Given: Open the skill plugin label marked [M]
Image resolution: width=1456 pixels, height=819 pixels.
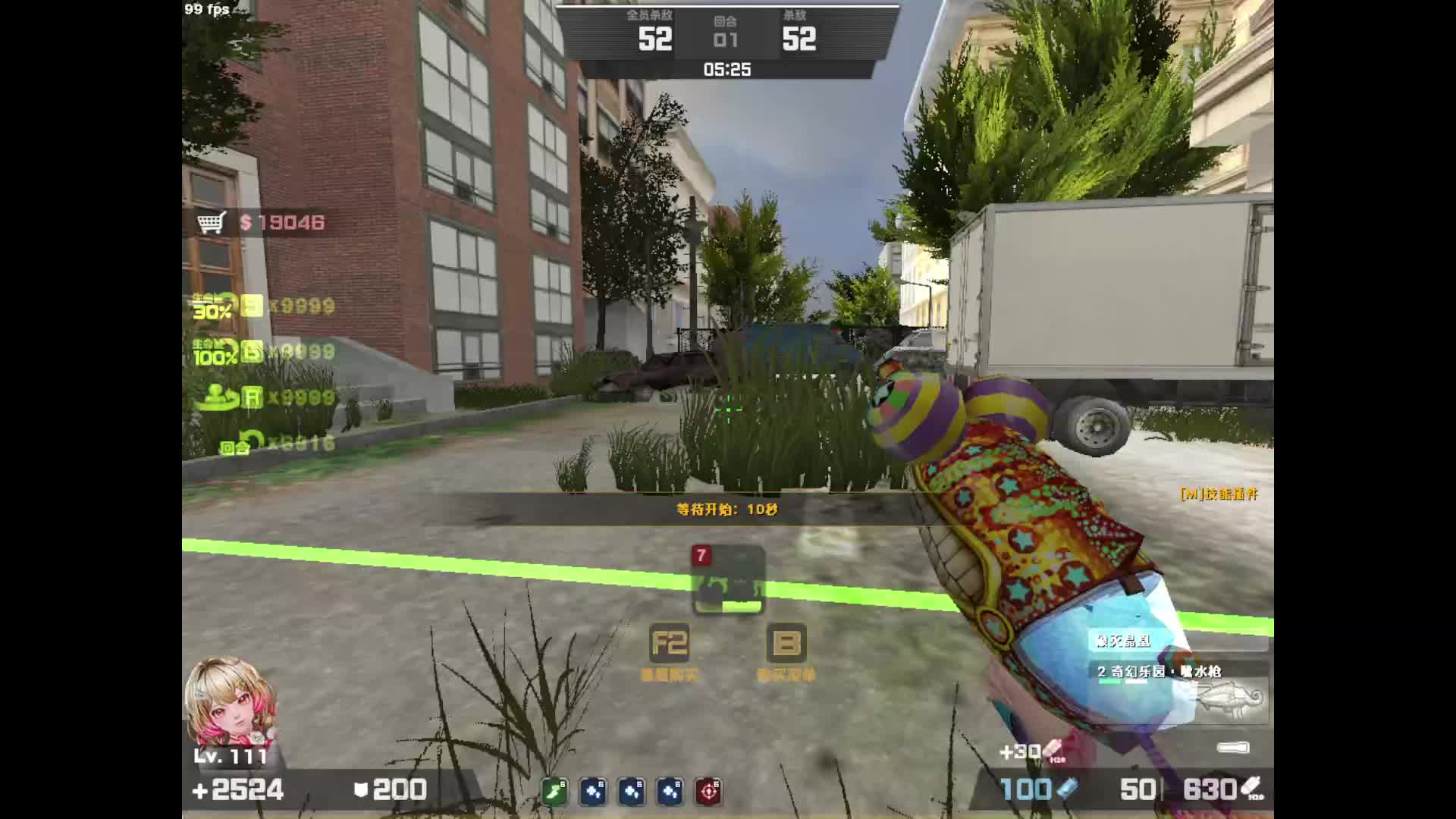Looking at the screenshot, I should [1219, 494].
